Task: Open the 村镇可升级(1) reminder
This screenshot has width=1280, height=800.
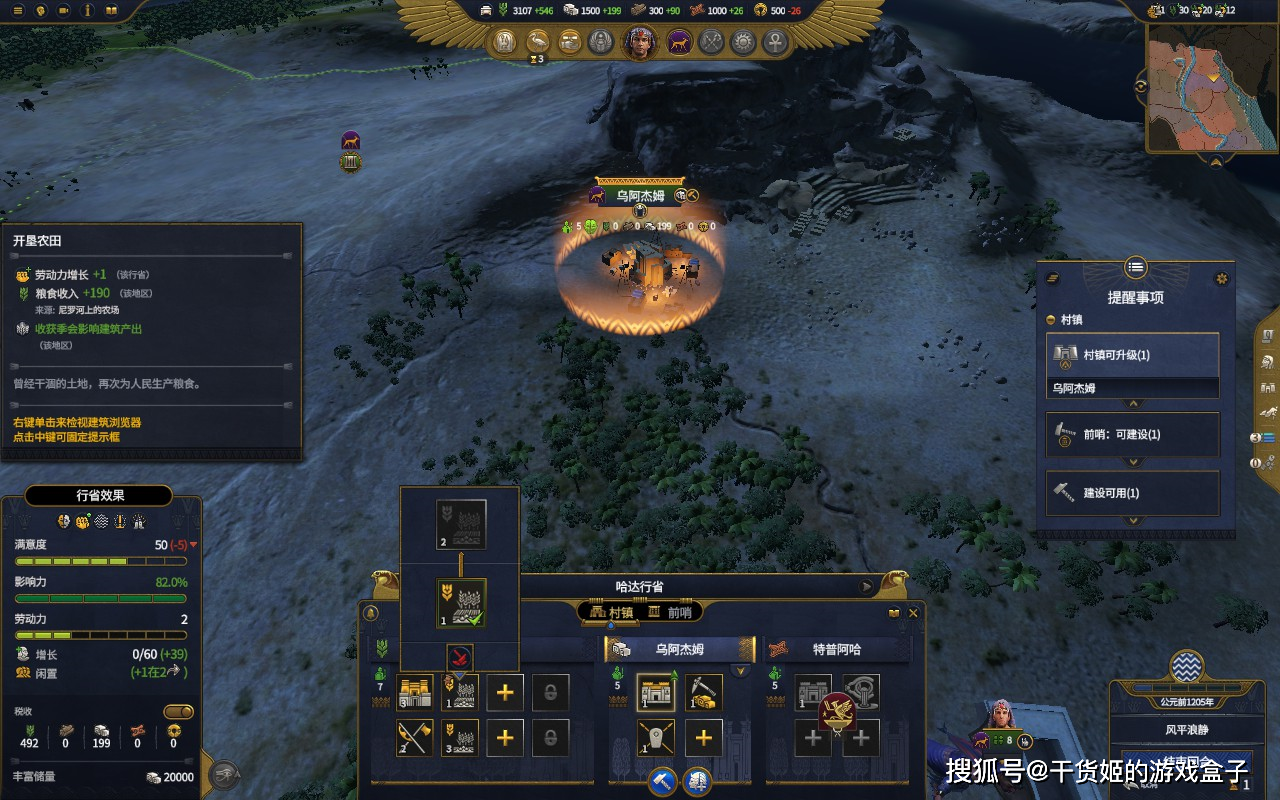Action: pos(1132,355)
